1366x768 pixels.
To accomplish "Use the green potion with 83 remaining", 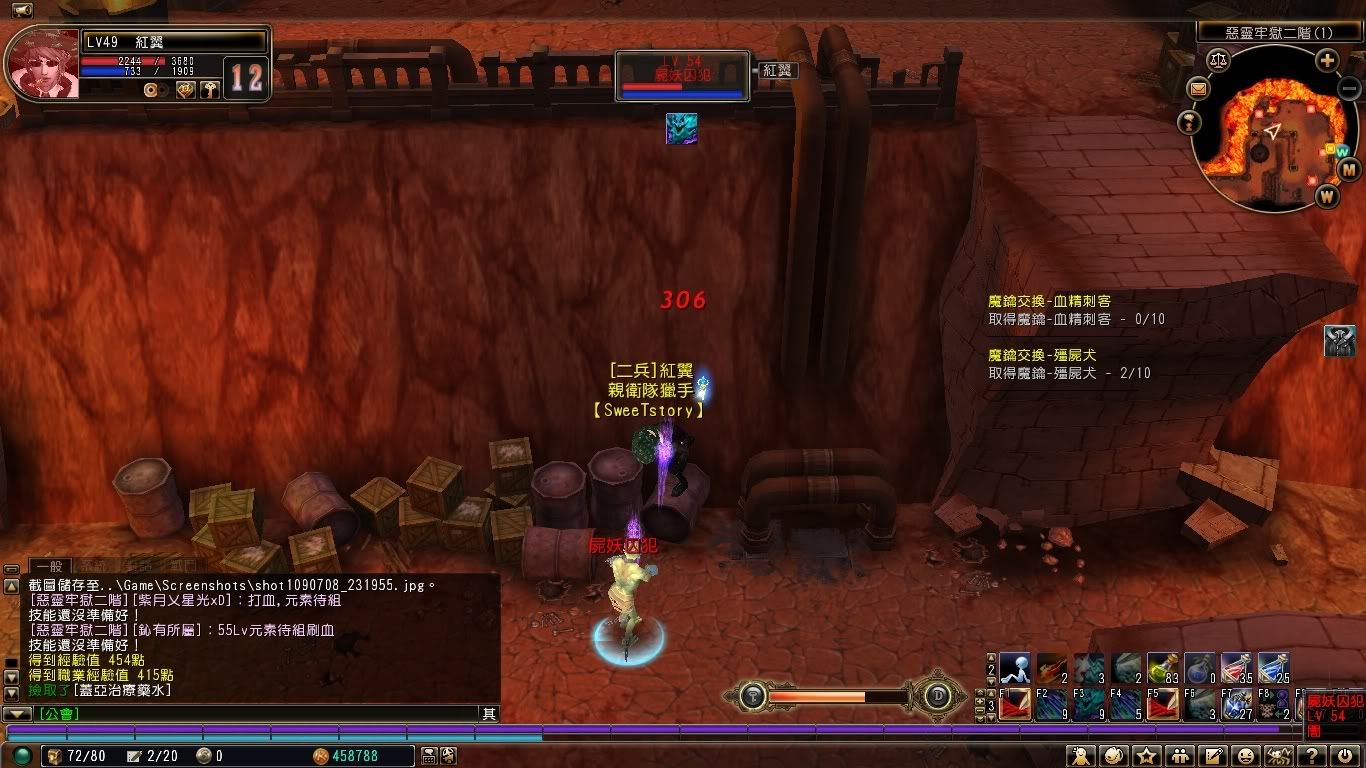I will click(1162, 668).
